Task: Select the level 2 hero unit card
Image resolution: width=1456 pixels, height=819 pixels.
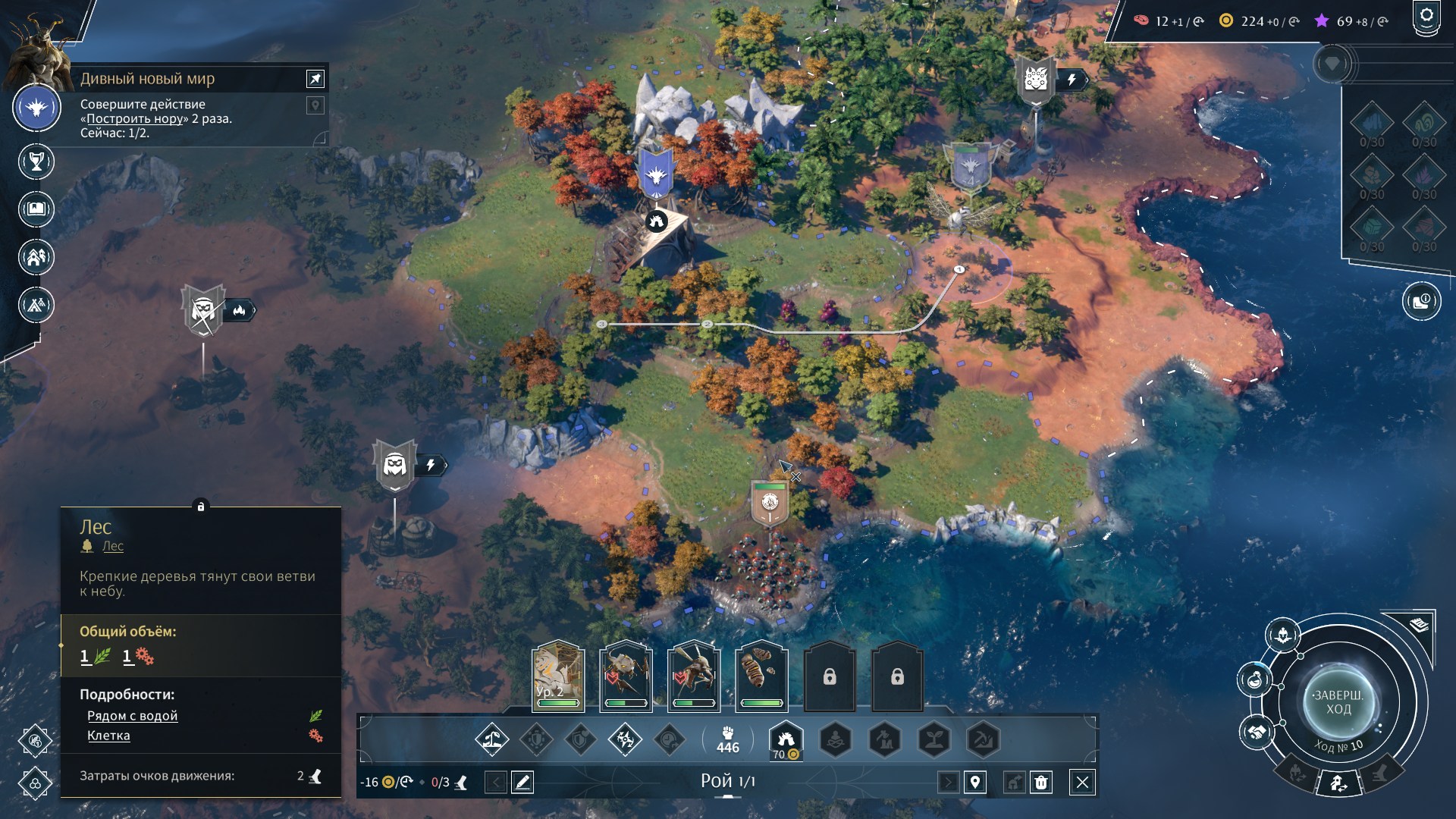Action: click(558, 676)
